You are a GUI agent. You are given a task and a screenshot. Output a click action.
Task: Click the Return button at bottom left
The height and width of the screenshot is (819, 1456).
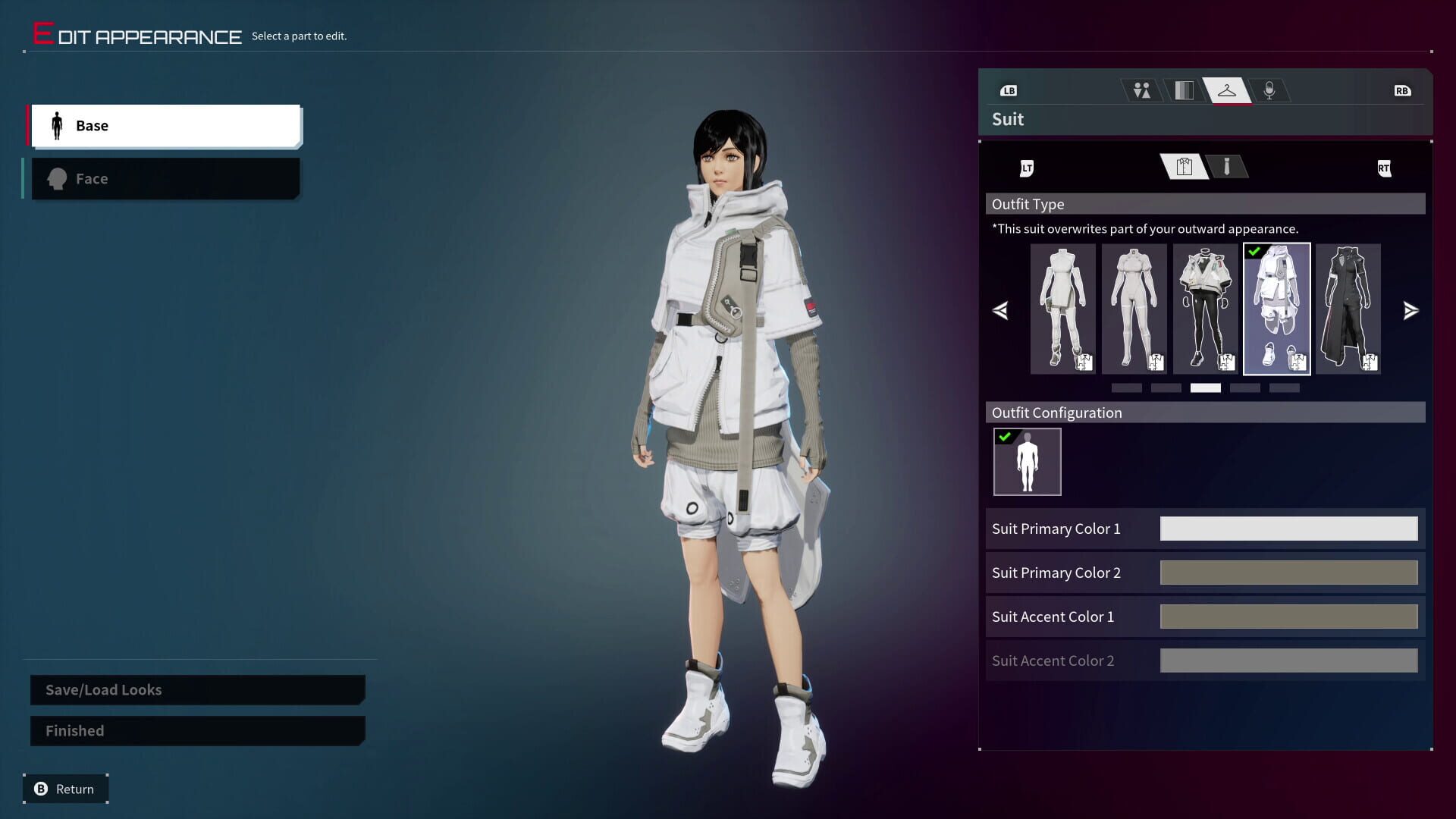coord(64,789)
